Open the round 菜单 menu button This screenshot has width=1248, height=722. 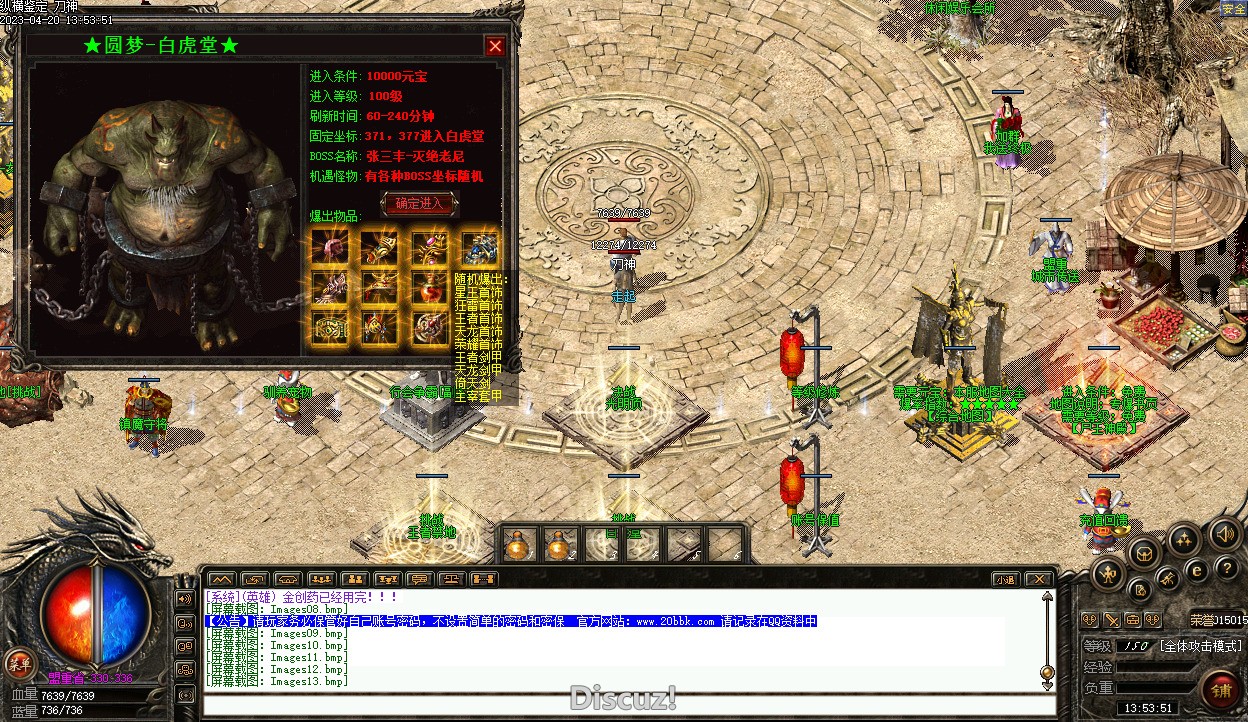tap(19, 662)
